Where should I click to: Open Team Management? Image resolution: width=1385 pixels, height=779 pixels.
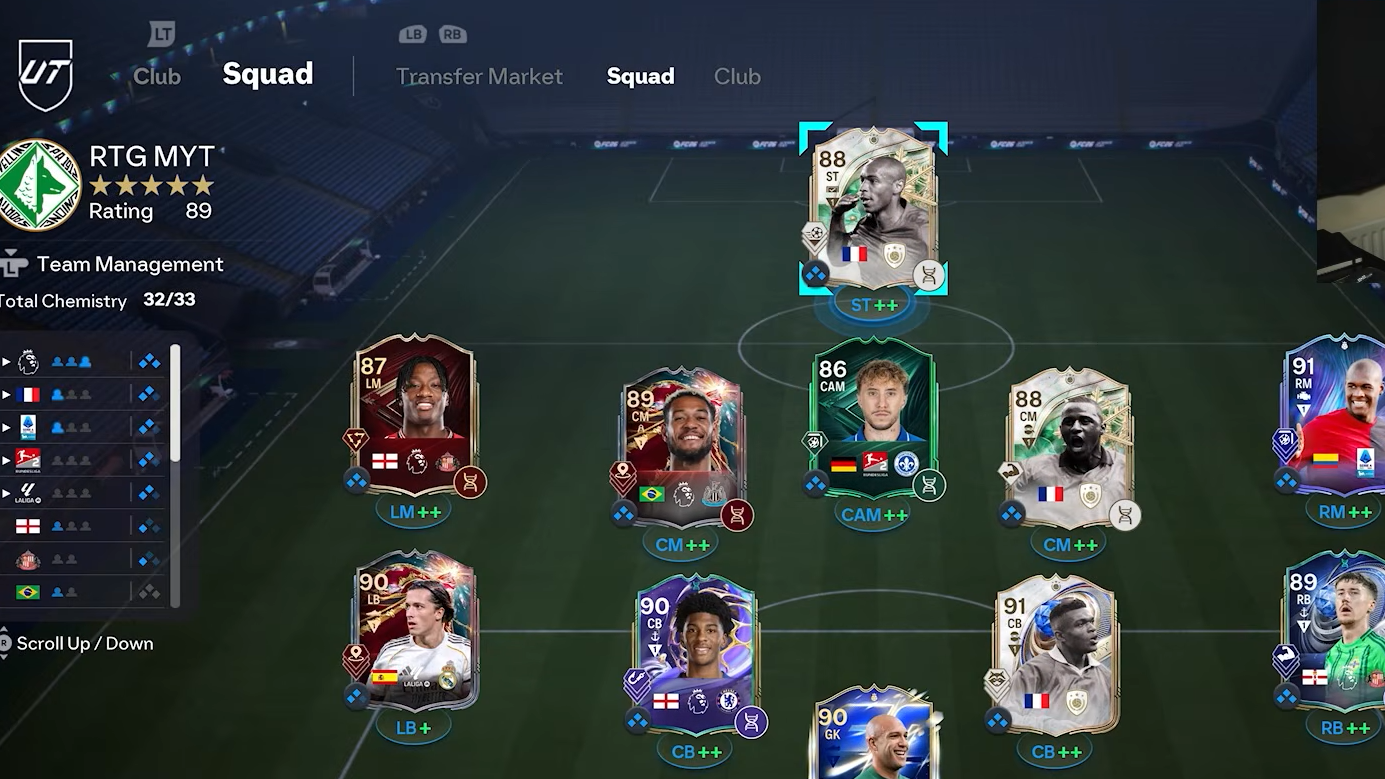point(129,265)
